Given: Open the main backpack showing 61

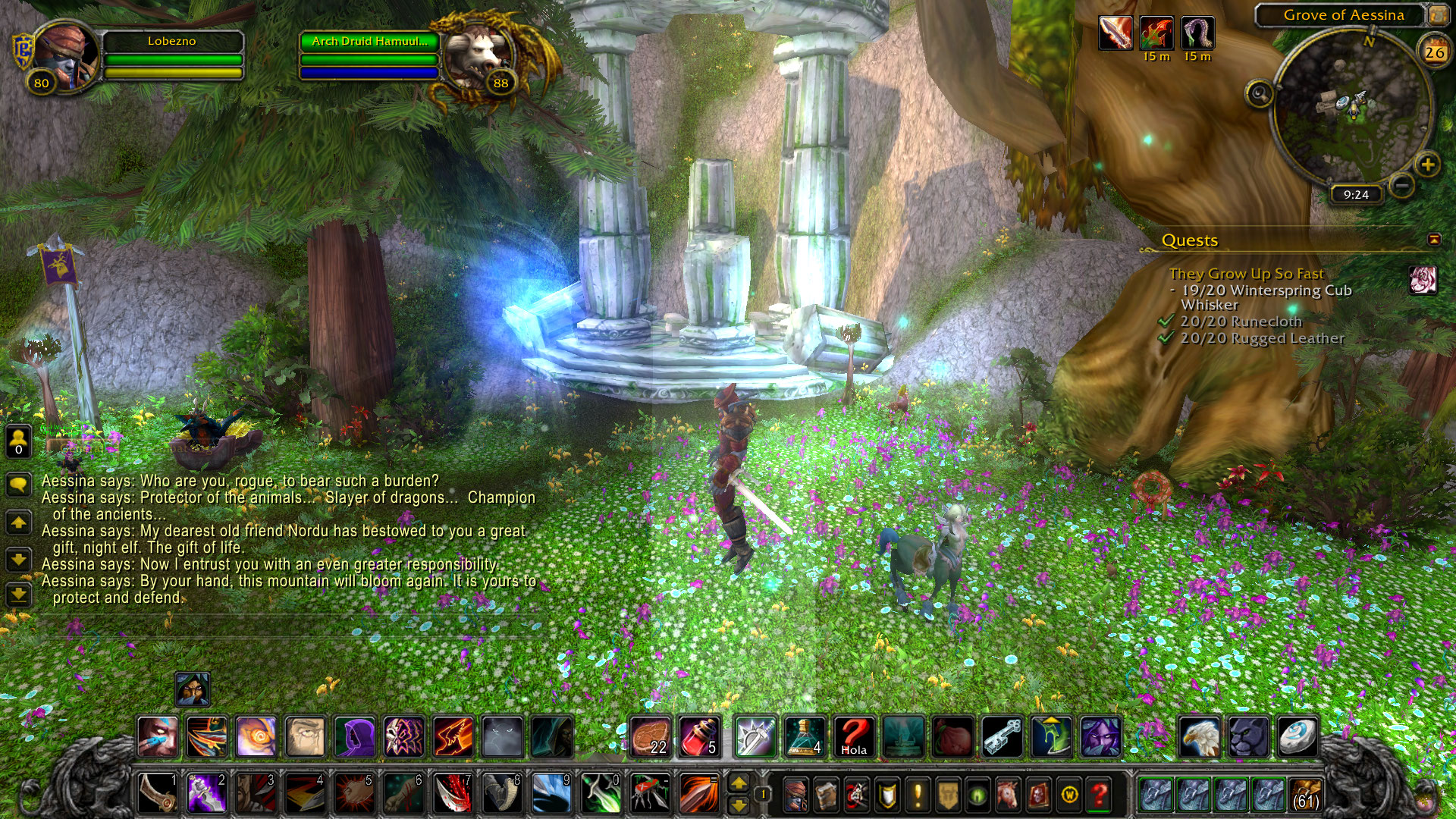Looking at the screenshot, I should 1306,795.
